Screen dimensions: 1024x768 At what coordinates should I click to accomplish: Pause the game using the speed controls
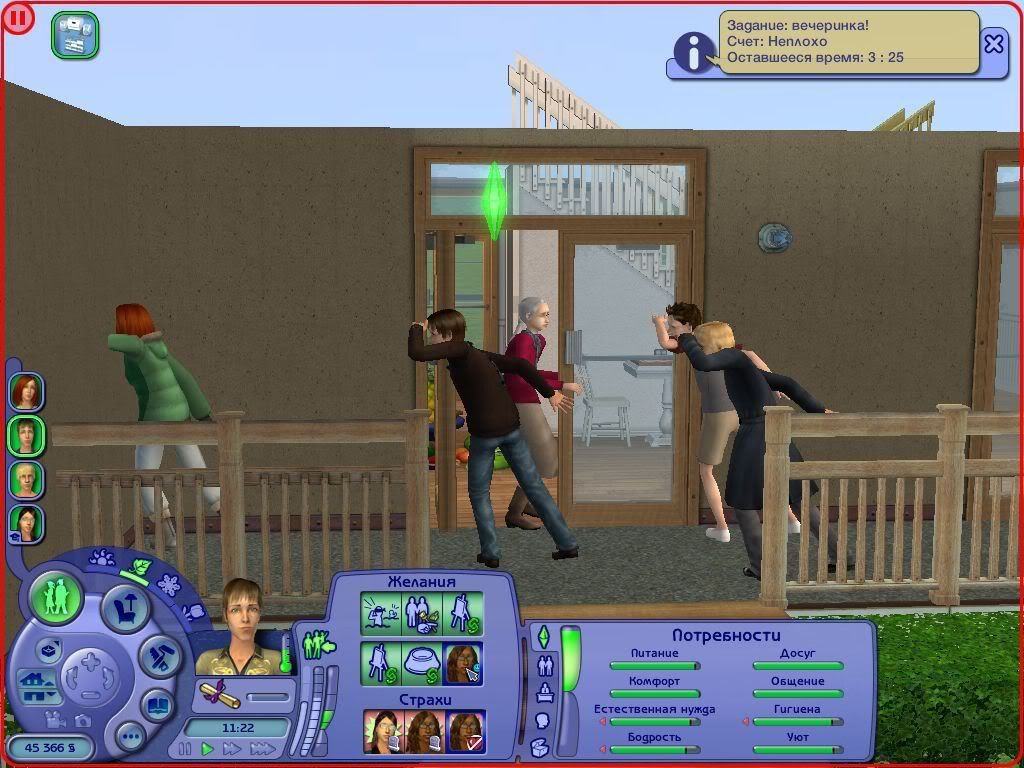tap(185, 748)
